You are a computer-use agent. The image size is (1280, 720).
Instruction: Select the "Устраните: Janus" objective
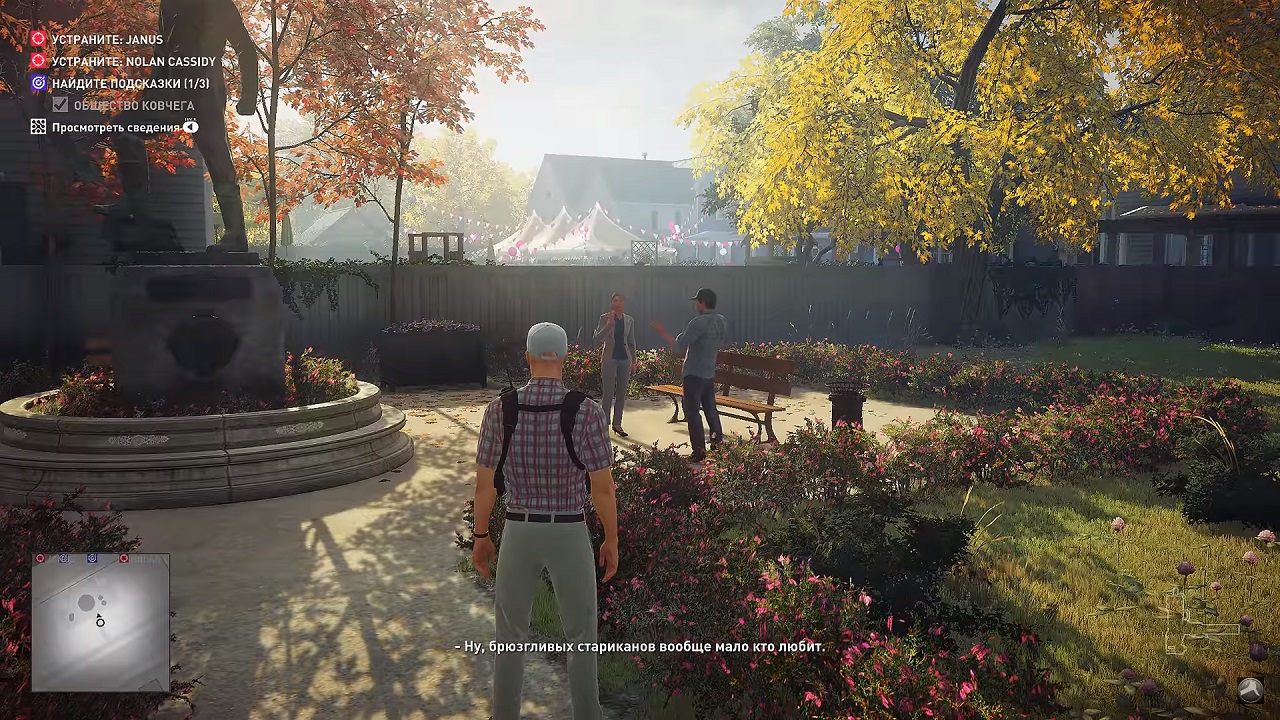(x=107, y=39)
